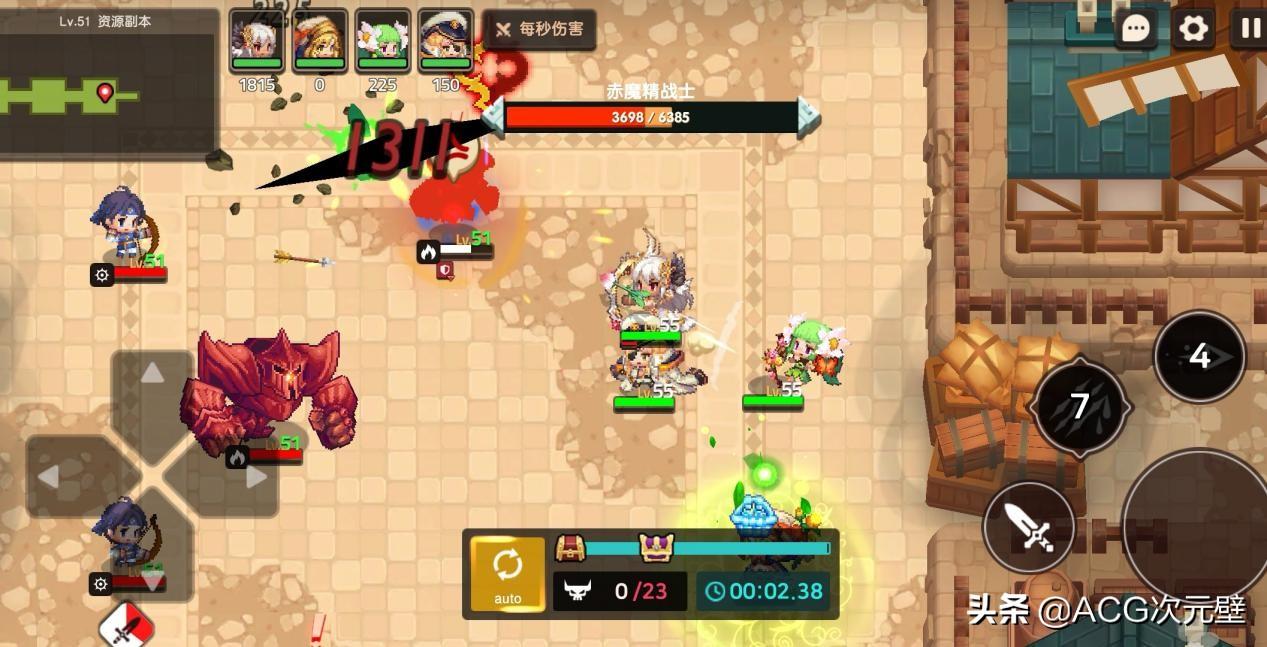1267x647 pixels.
Task: Select the white-haired hero portrait
Action: coord(257,40)
